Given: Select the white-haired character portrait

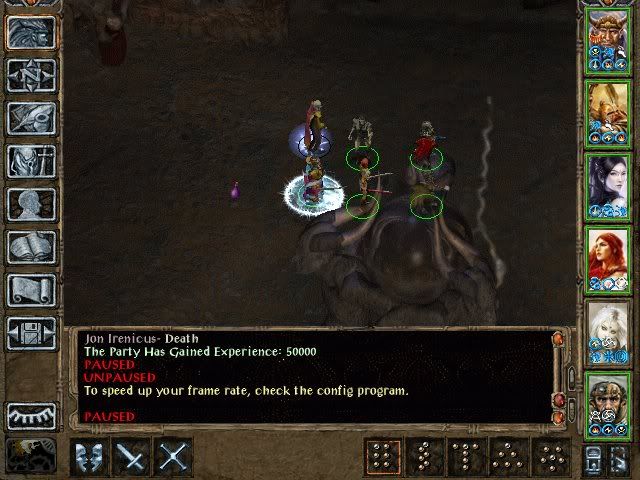Looking at the screenshot, I should (607, 331).
